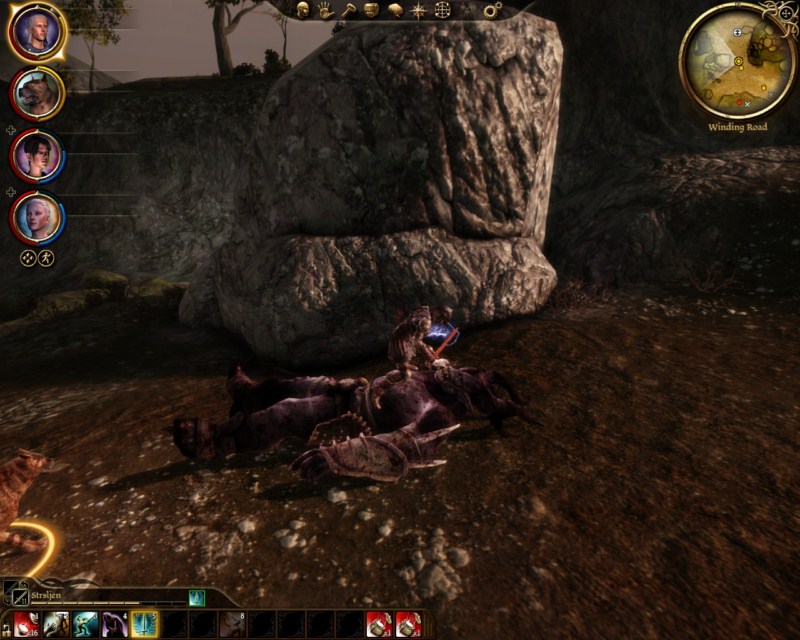Select the white-haired hero portrait
800x640 pixels.
37,33
